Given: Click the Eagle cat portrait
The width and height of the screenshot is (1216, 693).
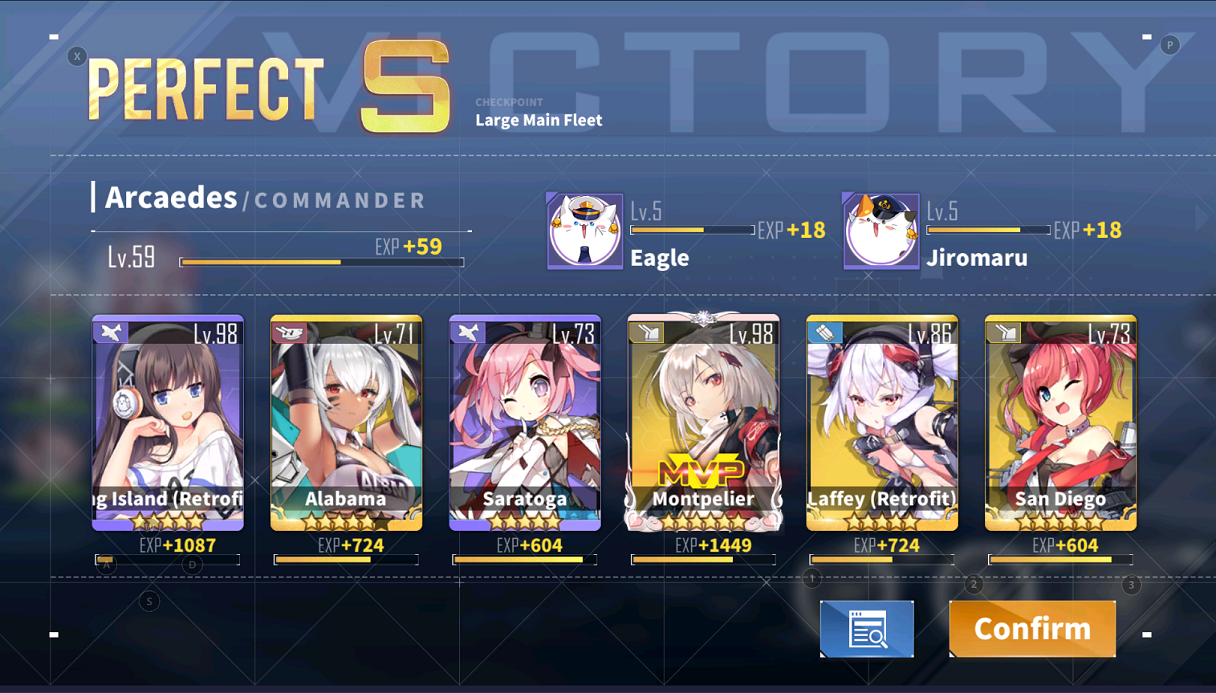Looking at the screenshot, I should pyautogui.click(x=585, y=232).
